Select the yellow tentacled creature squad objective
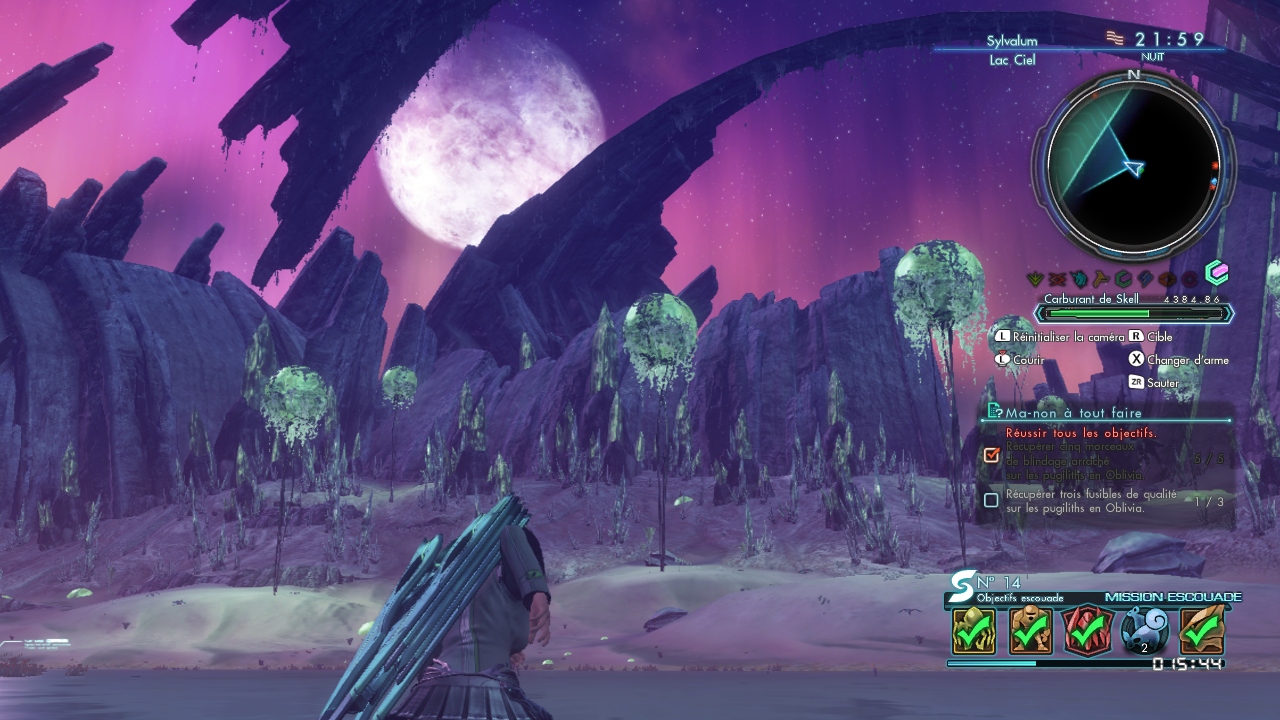 [973, 631]
